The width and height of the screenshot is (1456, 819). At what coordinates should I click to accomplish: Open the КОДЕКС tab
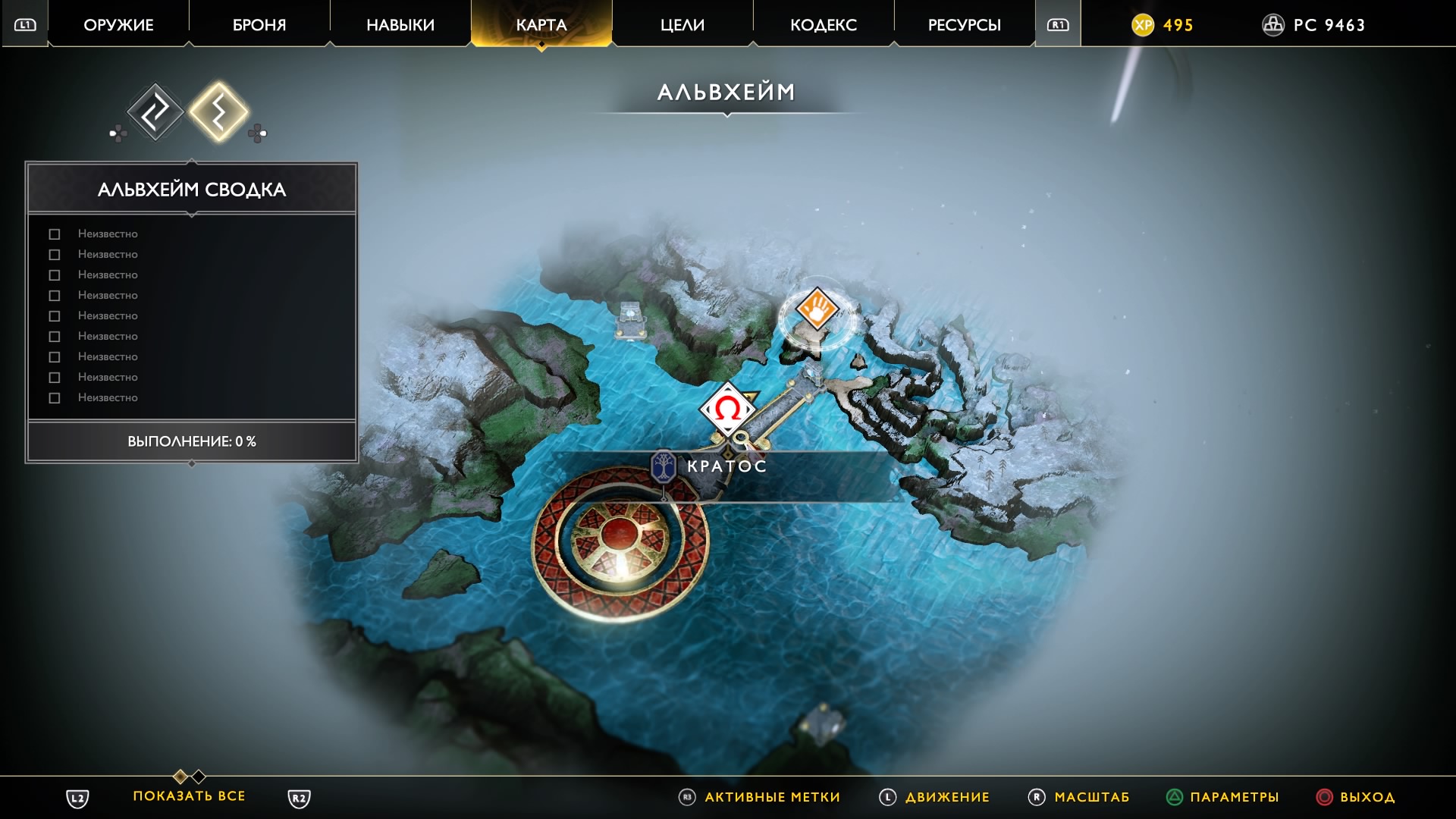click(x=824, y=25)
